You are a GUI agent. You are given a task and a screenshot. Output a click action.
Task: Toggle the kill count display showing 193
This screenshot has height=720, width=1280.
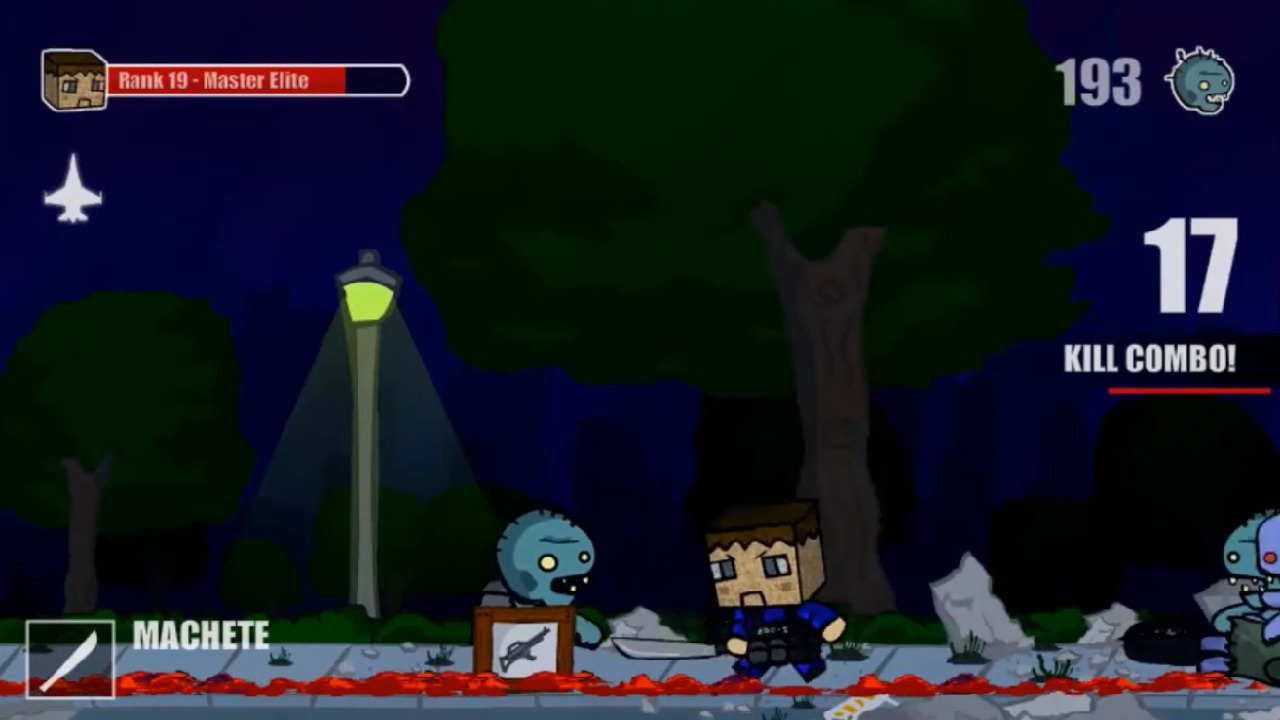tap(1097, 84)
